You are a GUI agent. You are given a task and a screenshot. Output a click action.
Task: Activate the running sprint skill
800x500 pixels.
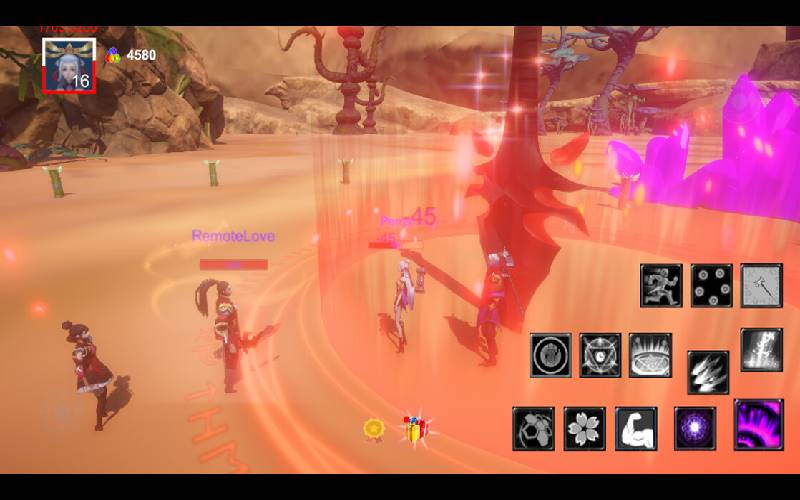(x=661, y=285)
